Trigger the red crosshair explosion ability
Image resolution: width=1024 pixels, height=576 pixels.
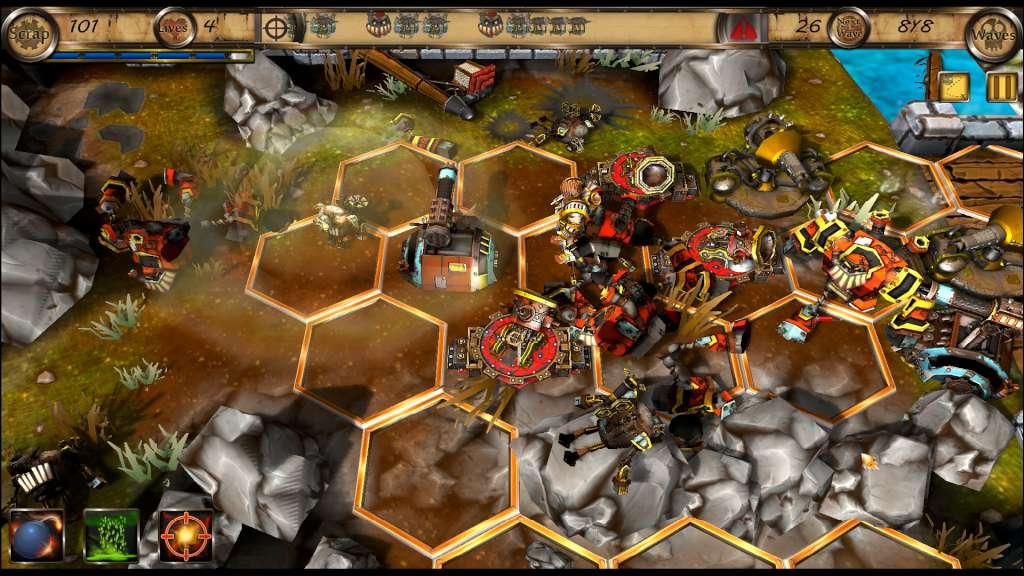click(186, 535)
